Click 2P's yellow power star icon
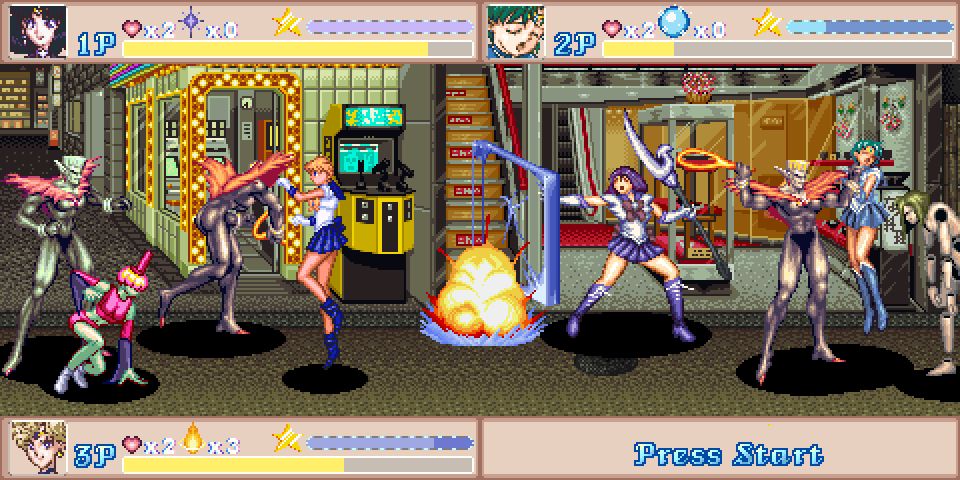Image resolution: width=960 pixels, height=480 pixels. pyautogui.click(x=767, y=22)
